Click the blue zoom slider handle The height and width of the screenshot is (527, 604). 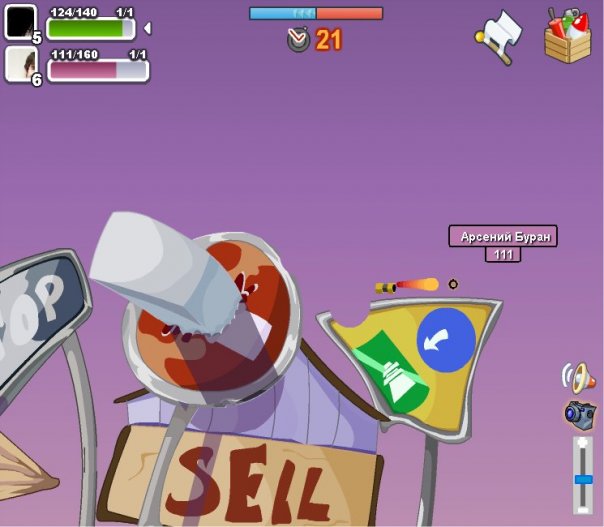[583, 479]
